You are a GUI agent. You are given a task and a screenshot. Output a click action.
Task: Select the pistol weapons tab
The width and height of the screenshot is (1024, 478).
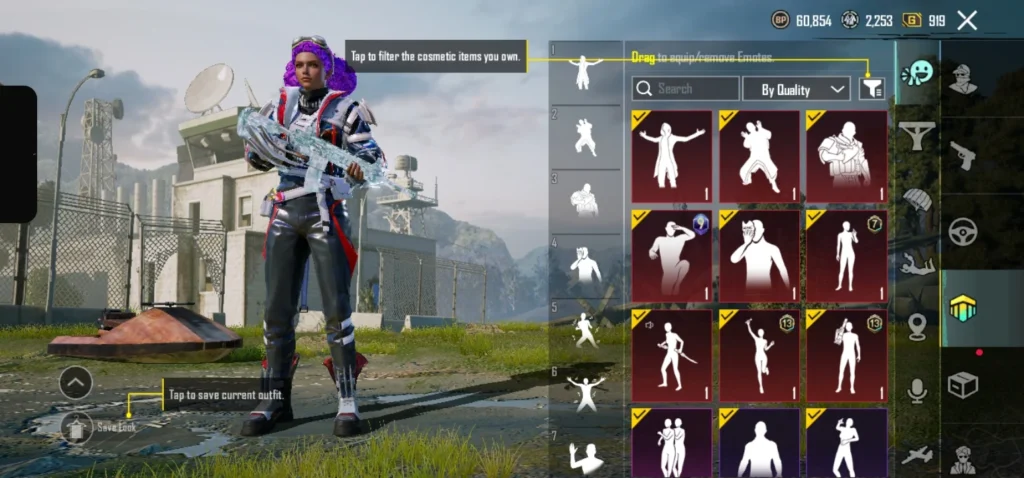click(x=963, y=154)
